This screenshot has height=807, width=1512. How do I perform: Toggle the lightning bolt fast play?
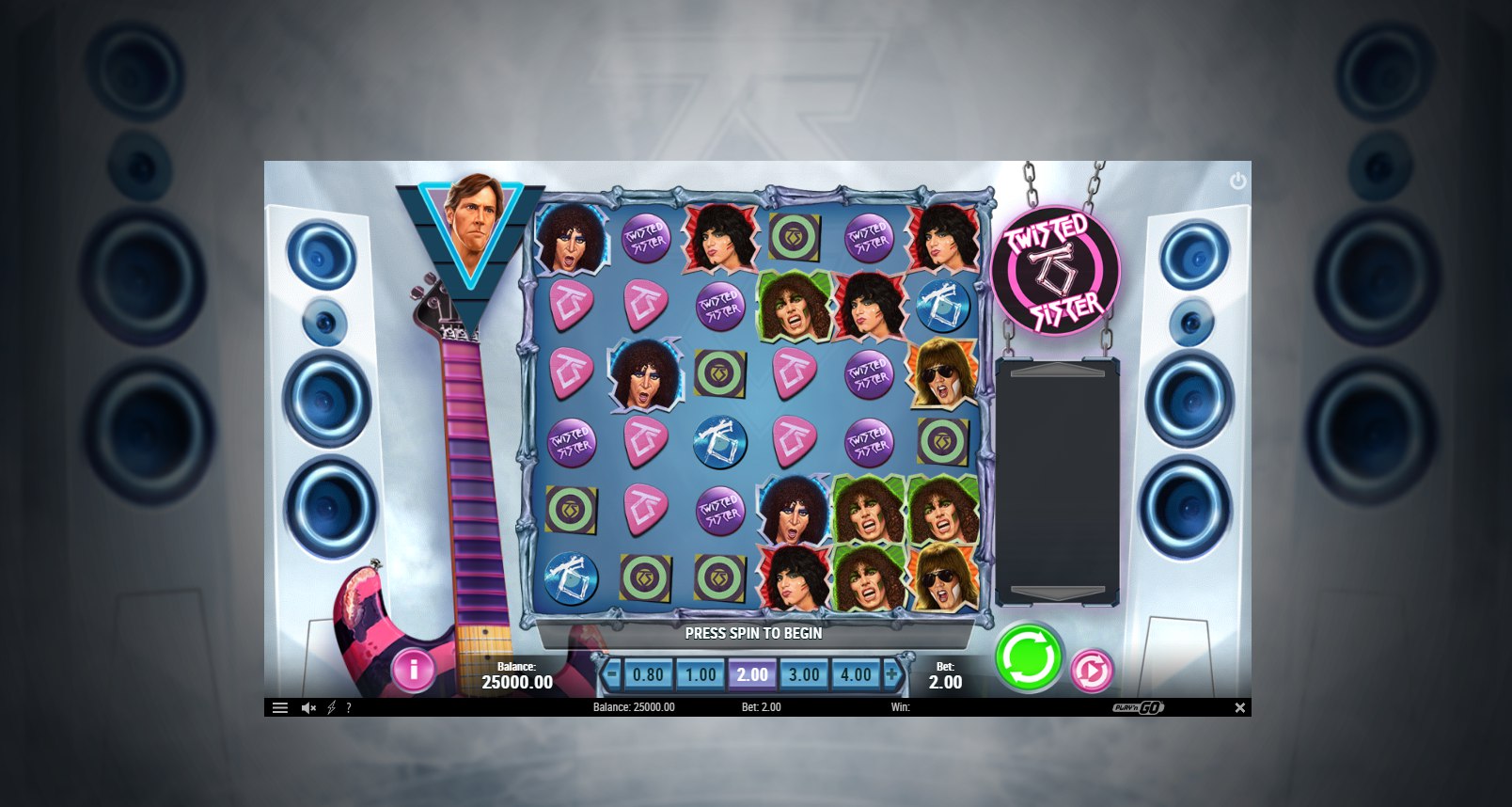tap(331, 707)
